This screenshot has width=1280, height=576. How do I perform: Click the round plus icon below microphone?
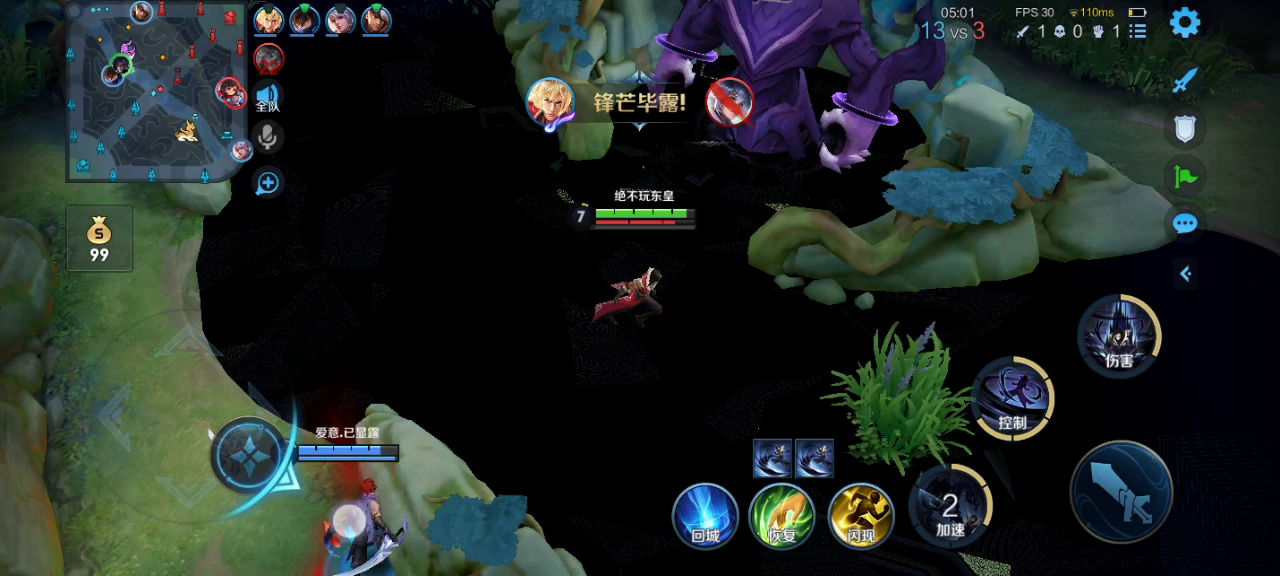click(x=267, y=182)
